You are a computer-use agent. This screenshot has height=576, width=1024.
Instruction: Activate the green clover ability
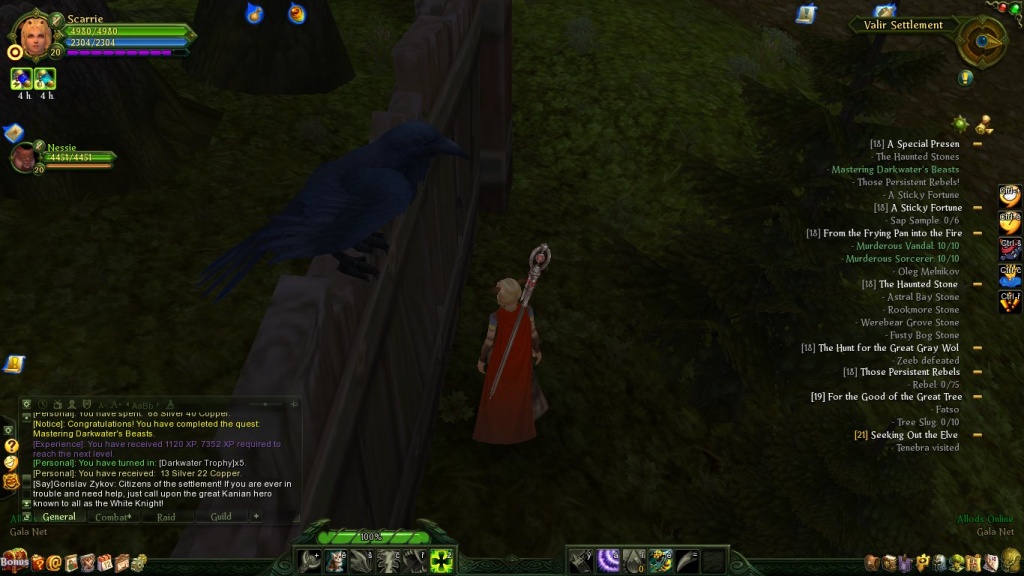coord(441,561)
